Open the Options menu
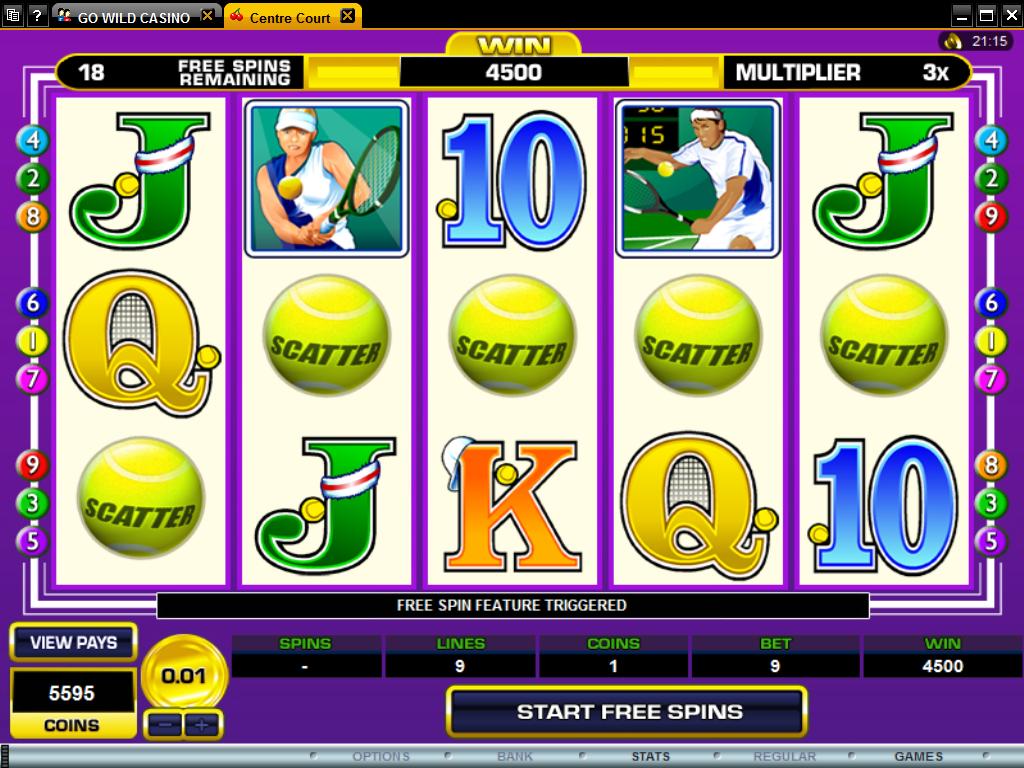 [x=381, y=757]
